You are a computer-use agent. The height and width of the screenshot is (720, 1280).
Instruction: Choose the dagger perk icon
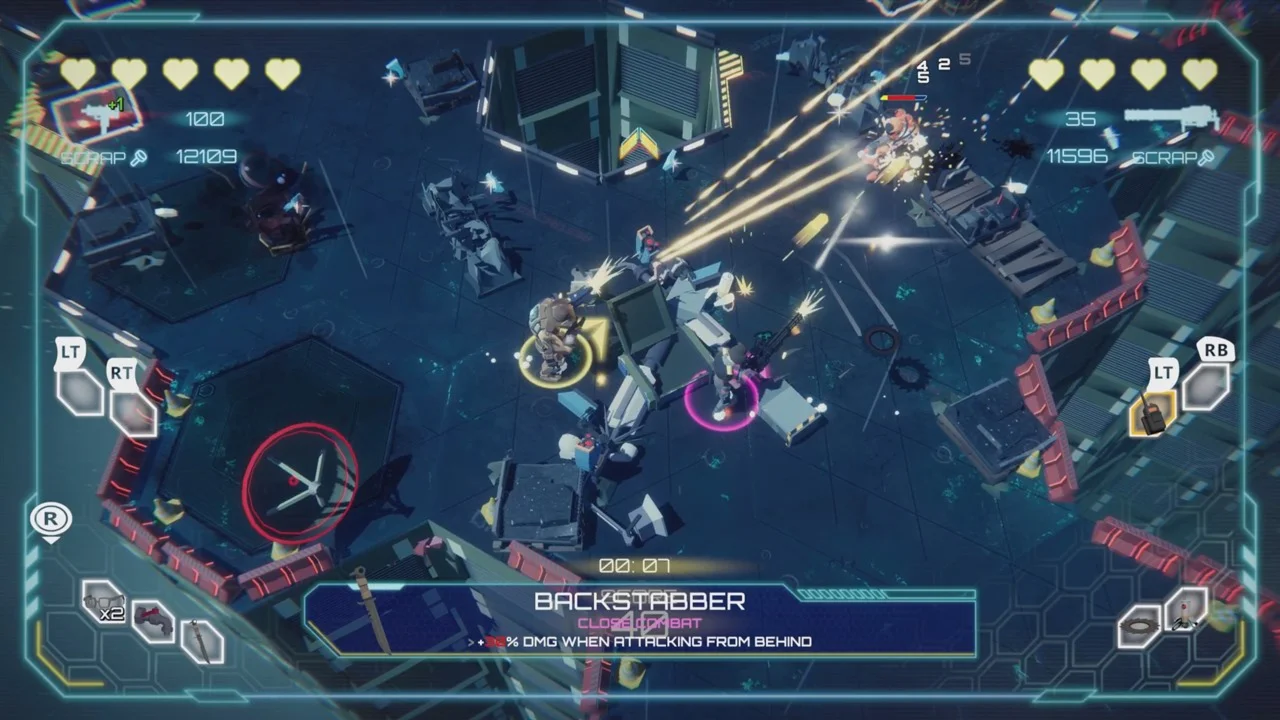pyautogui.click(x=203, y=641)
